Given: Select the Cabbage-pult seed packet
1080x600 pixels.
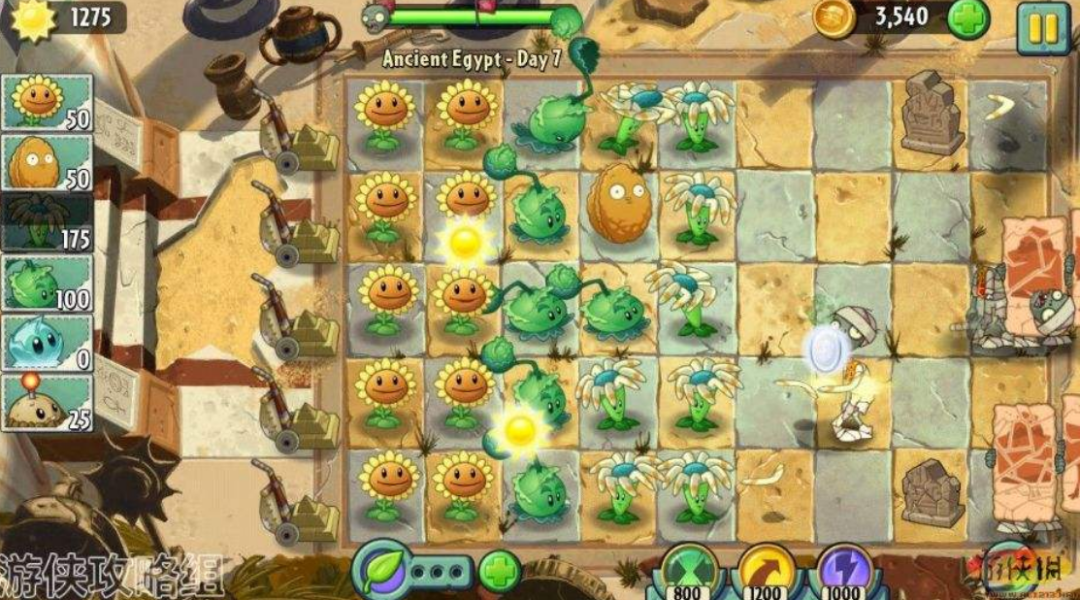Looking at the screenshot, I should 48,284.
